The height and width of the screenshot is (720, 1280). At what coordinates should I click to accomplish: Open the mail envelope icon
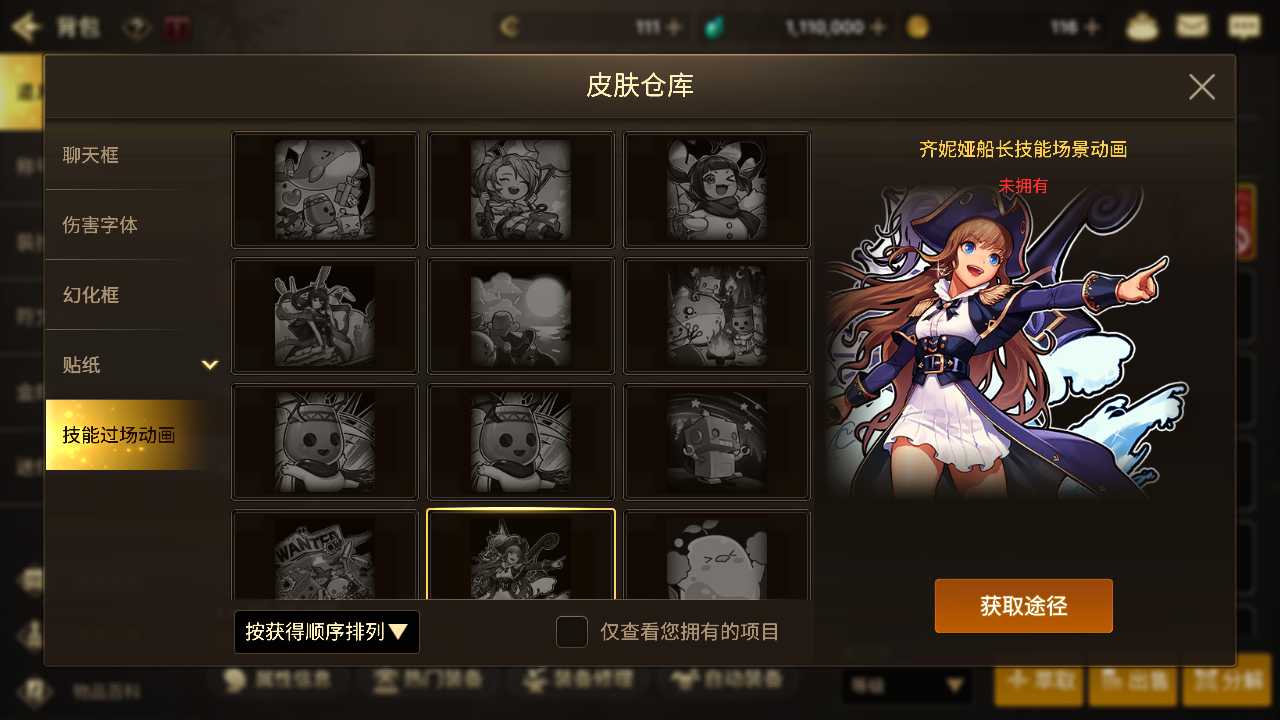coord(1192,27)
